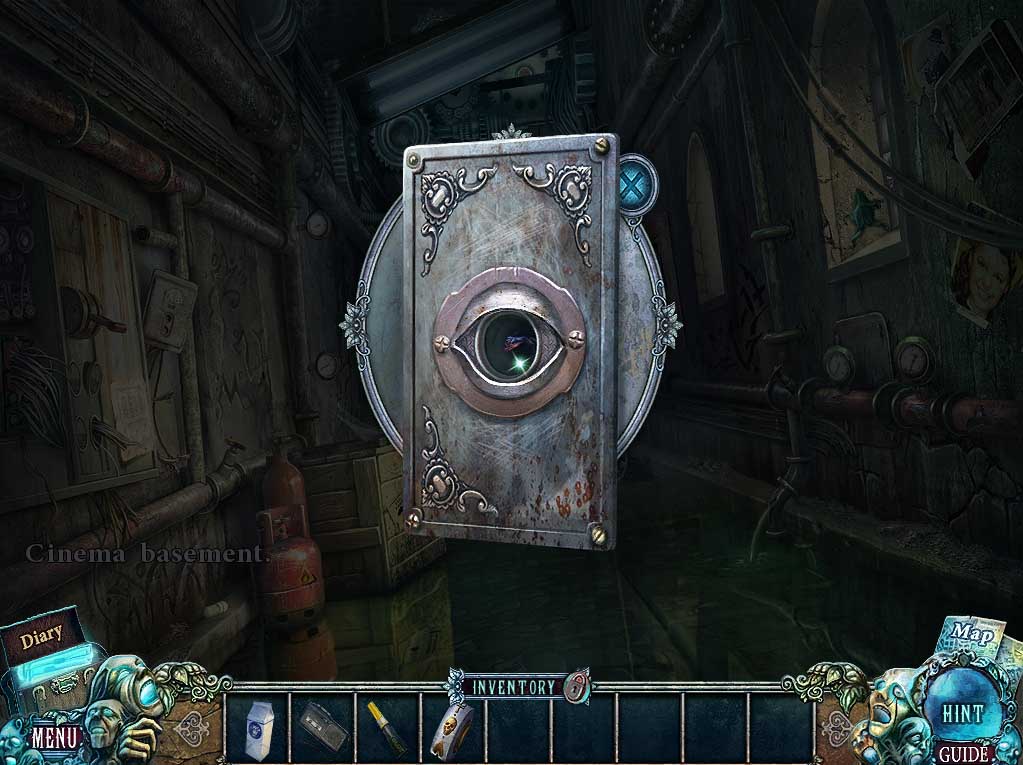
Task: Use the Hint orb
Action: [963, 713]
